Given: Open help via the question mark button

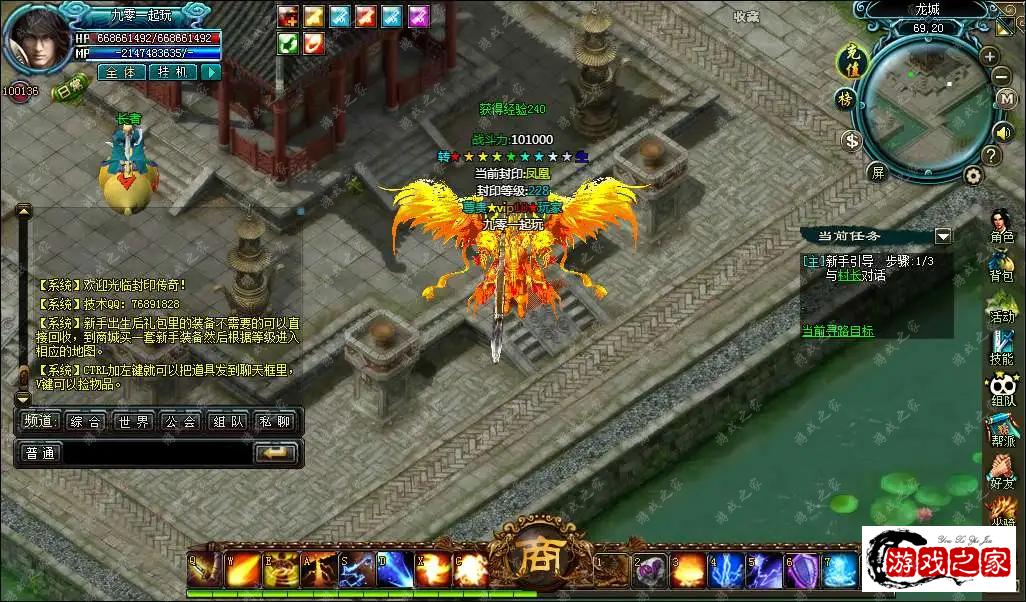Looking at the screenshot, I should pos(990,155).
